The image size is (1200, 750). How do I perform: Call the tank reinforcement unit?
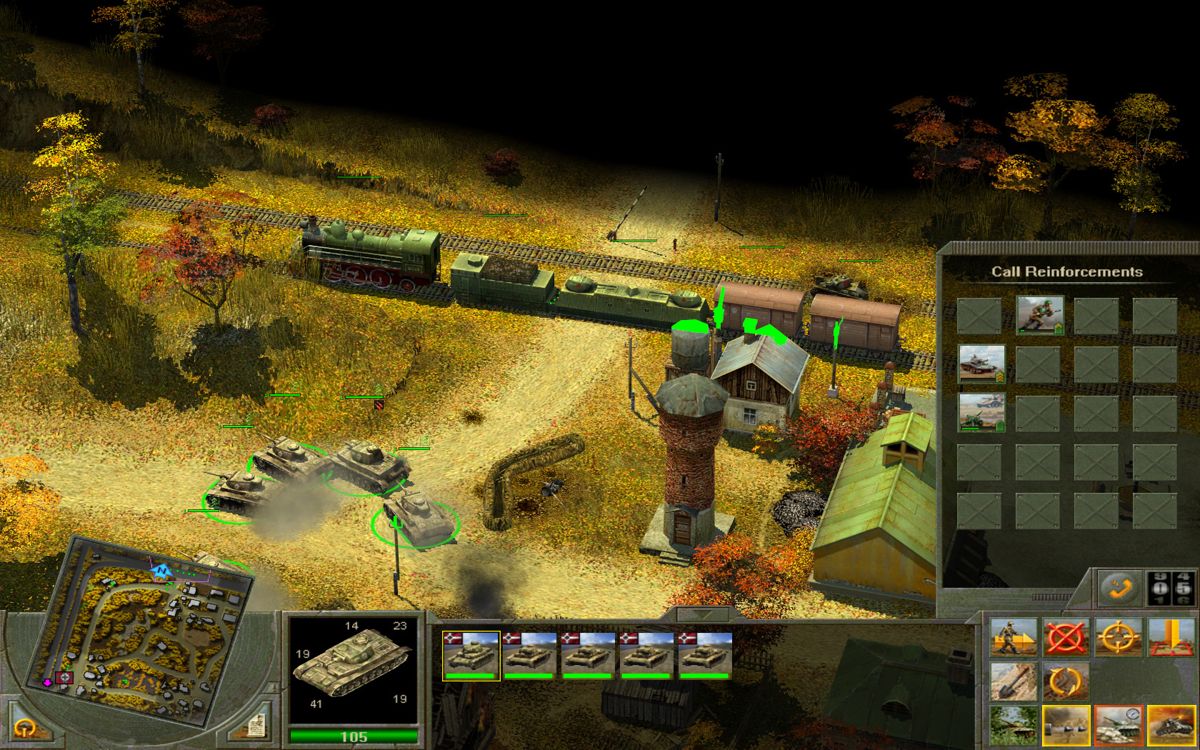click(x=979, y=363)
